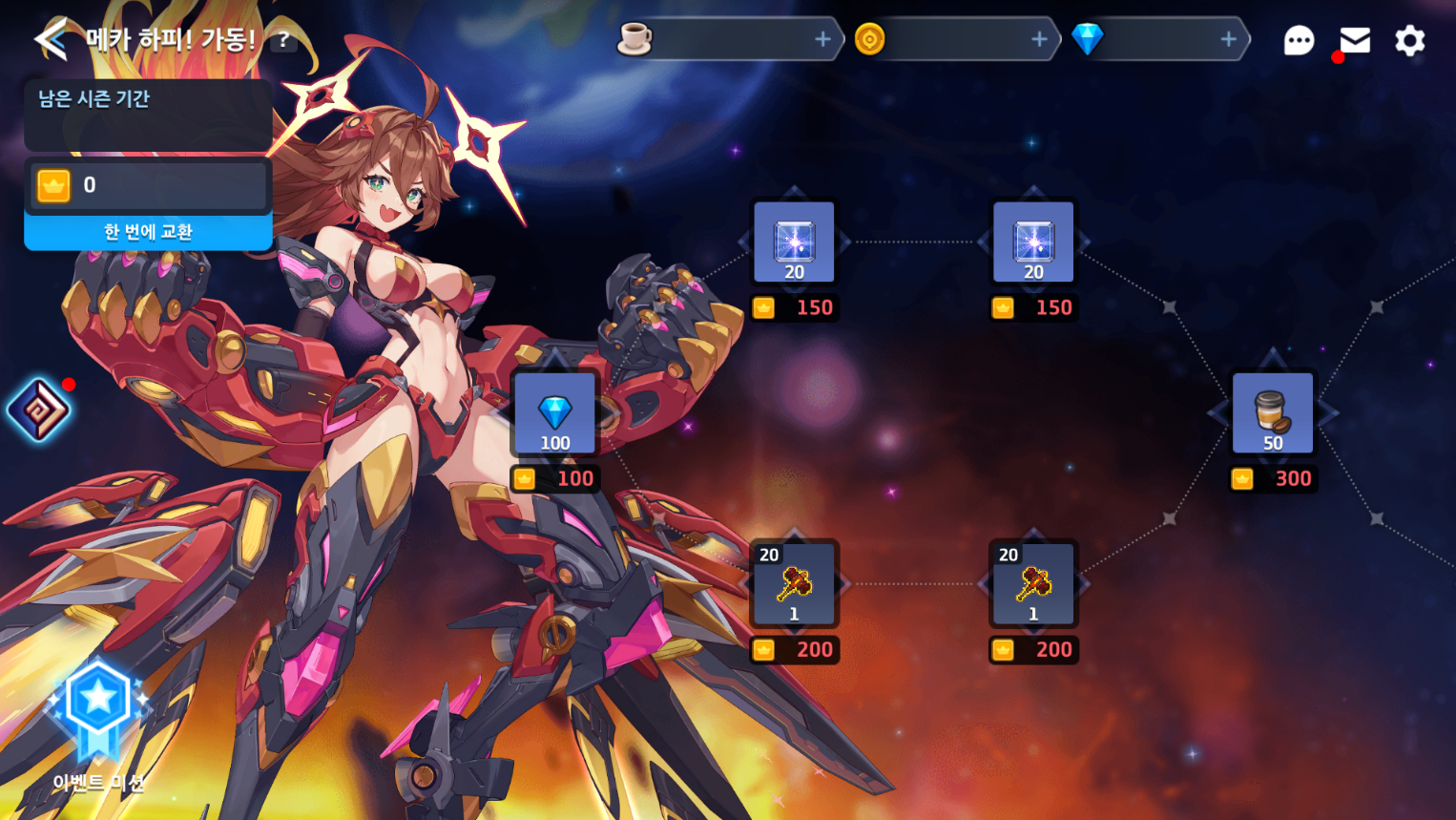Select the 100 blue gem reward tile

coord(554,414)
